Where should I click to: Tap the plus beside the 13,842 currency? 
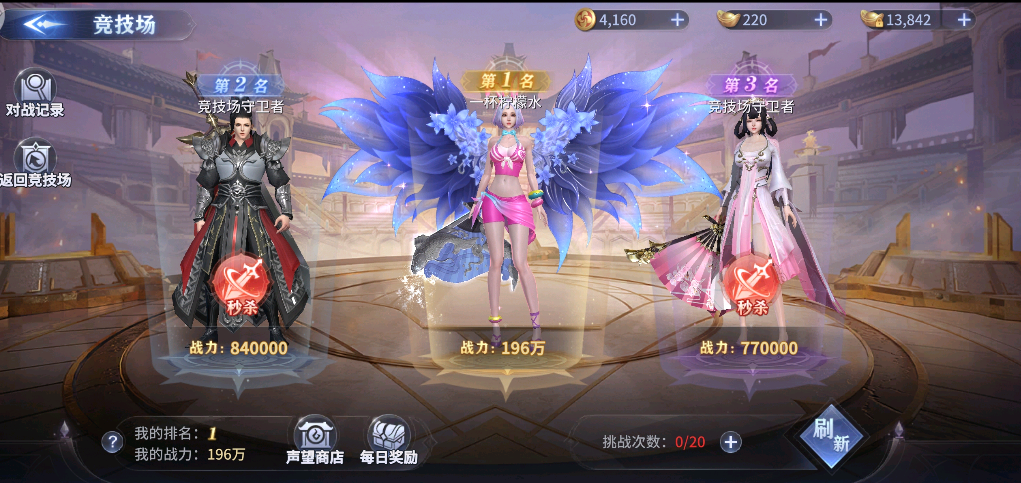pyautogui.click(x=964, y=19)
